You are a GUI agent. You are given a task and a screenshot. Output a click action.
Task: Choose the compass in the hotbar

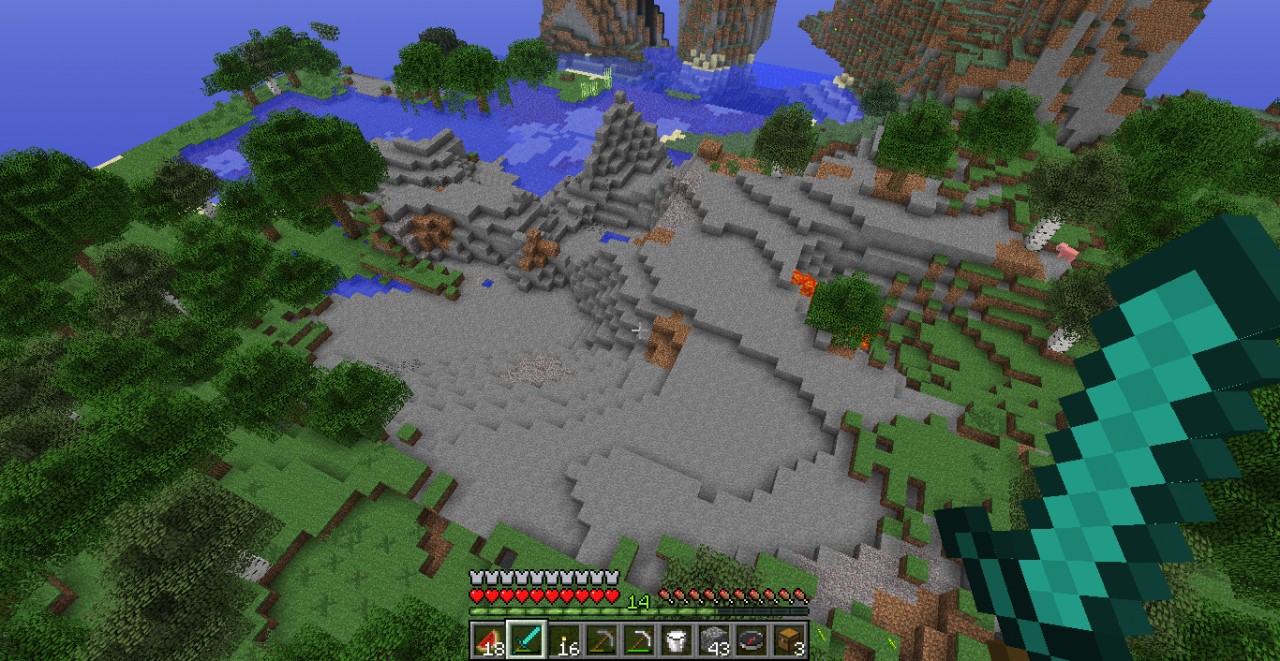753,640
